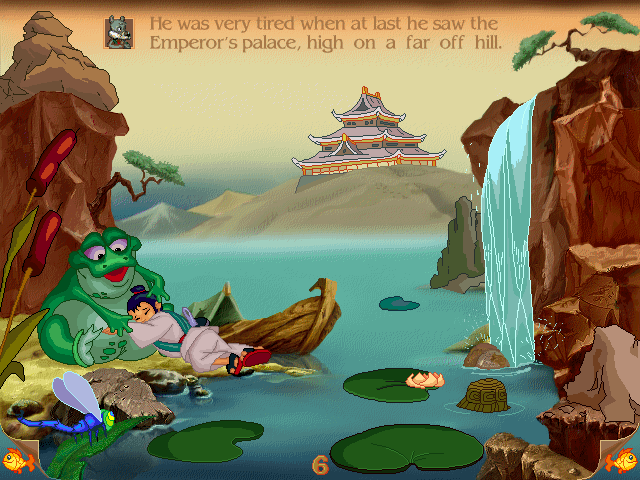Click the word "hill" in the story text
This screenshot has width=640, height=480.
click(483, 42)
